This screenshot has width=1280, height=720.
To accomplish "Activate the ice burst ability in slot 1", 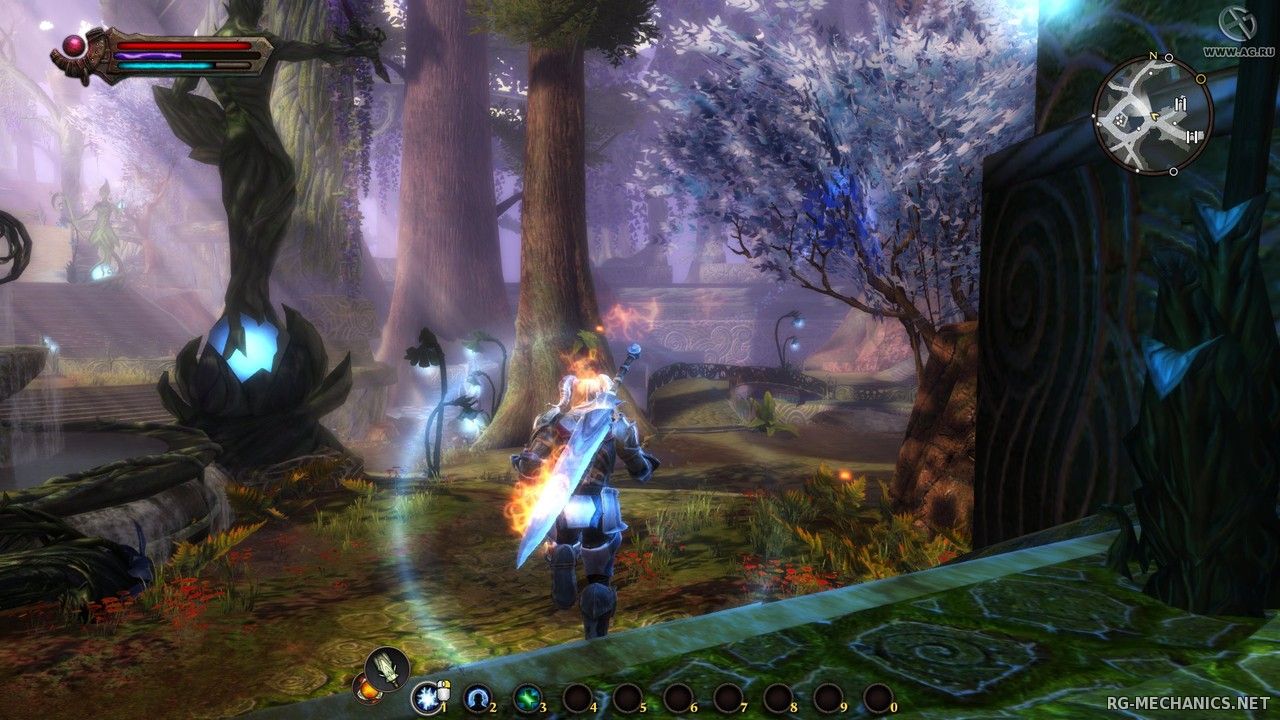I will (x=427, y=696).
